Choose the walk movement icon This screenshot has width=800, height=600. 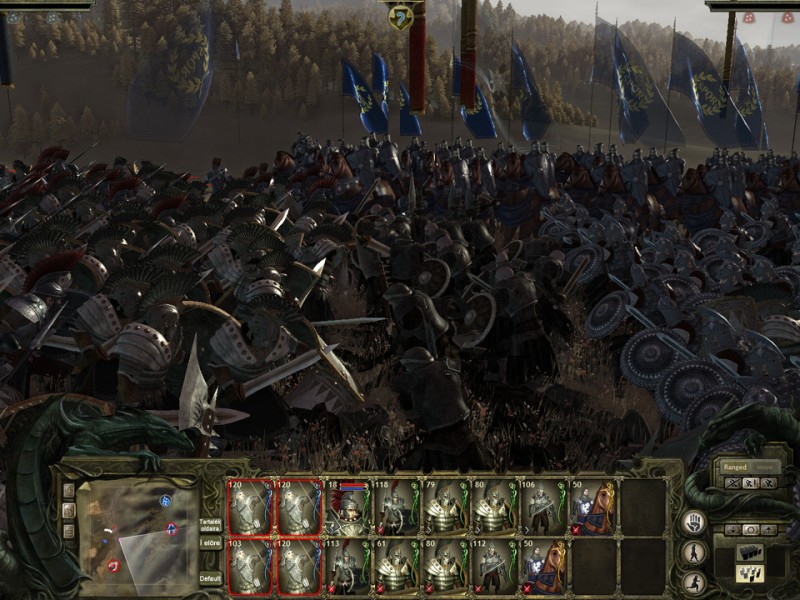pyautogui.click(x=694, y=552)
